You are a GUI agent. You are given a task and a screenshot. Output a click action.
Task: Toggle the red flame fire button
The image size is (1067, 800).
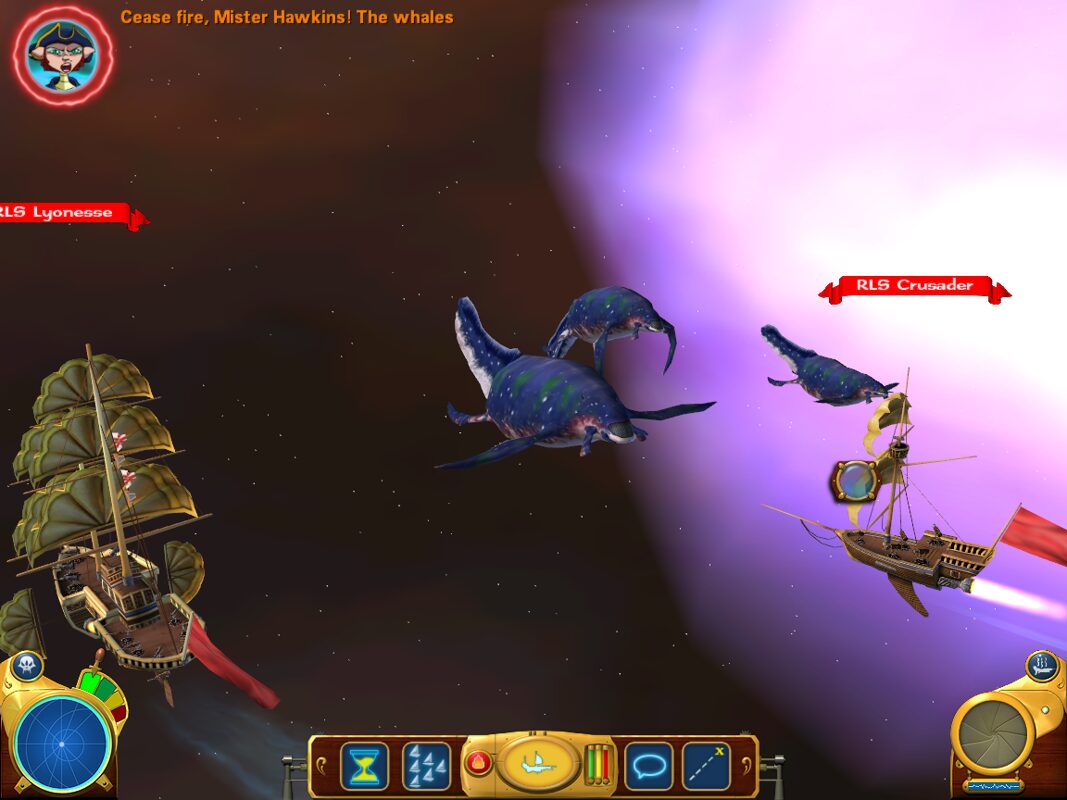(478, 765)
